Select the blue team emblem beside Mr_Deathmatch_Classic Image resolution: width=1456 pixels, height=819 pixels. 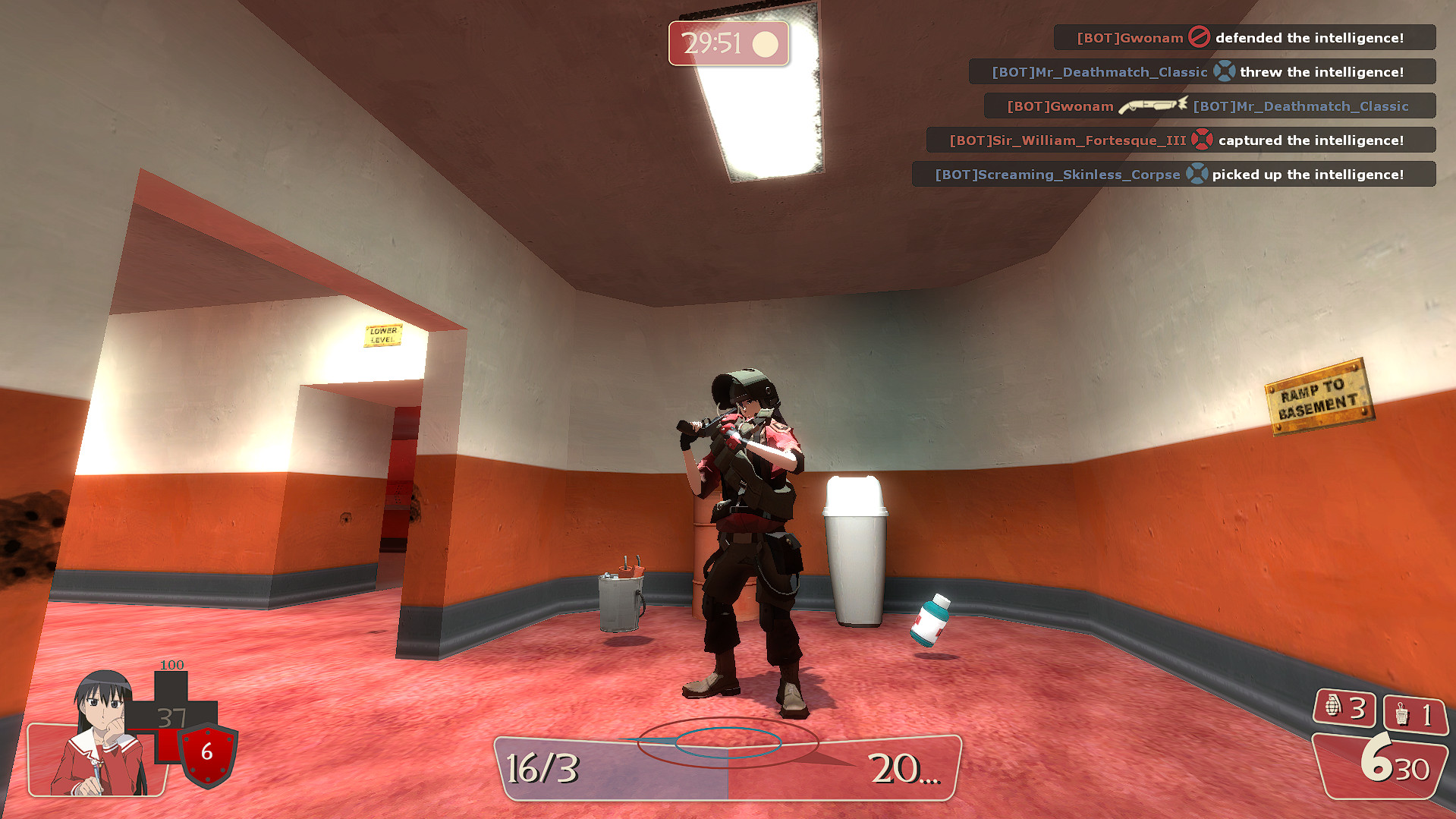pos(1224,71)
